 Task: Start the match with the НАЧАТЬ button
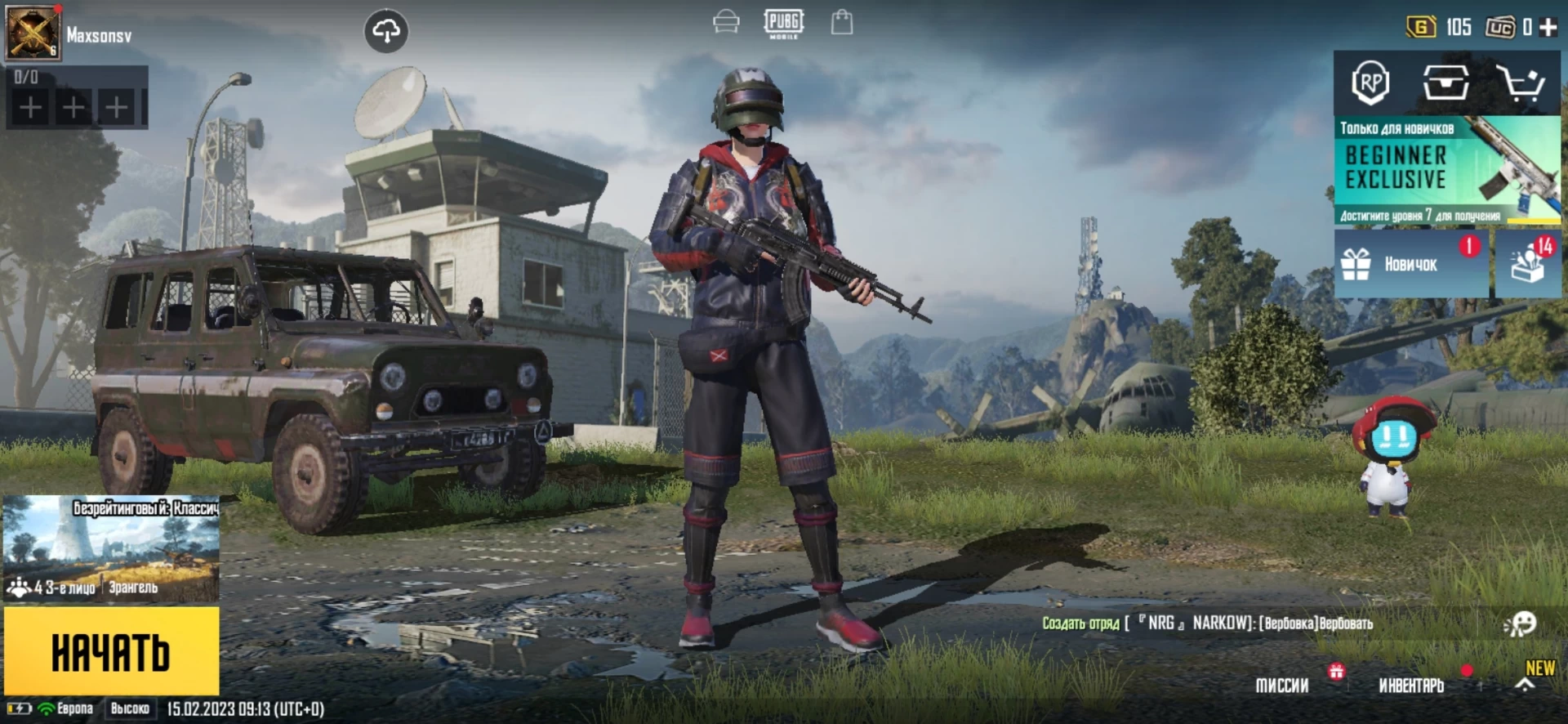pyautogui.click(x=111, y=651)
